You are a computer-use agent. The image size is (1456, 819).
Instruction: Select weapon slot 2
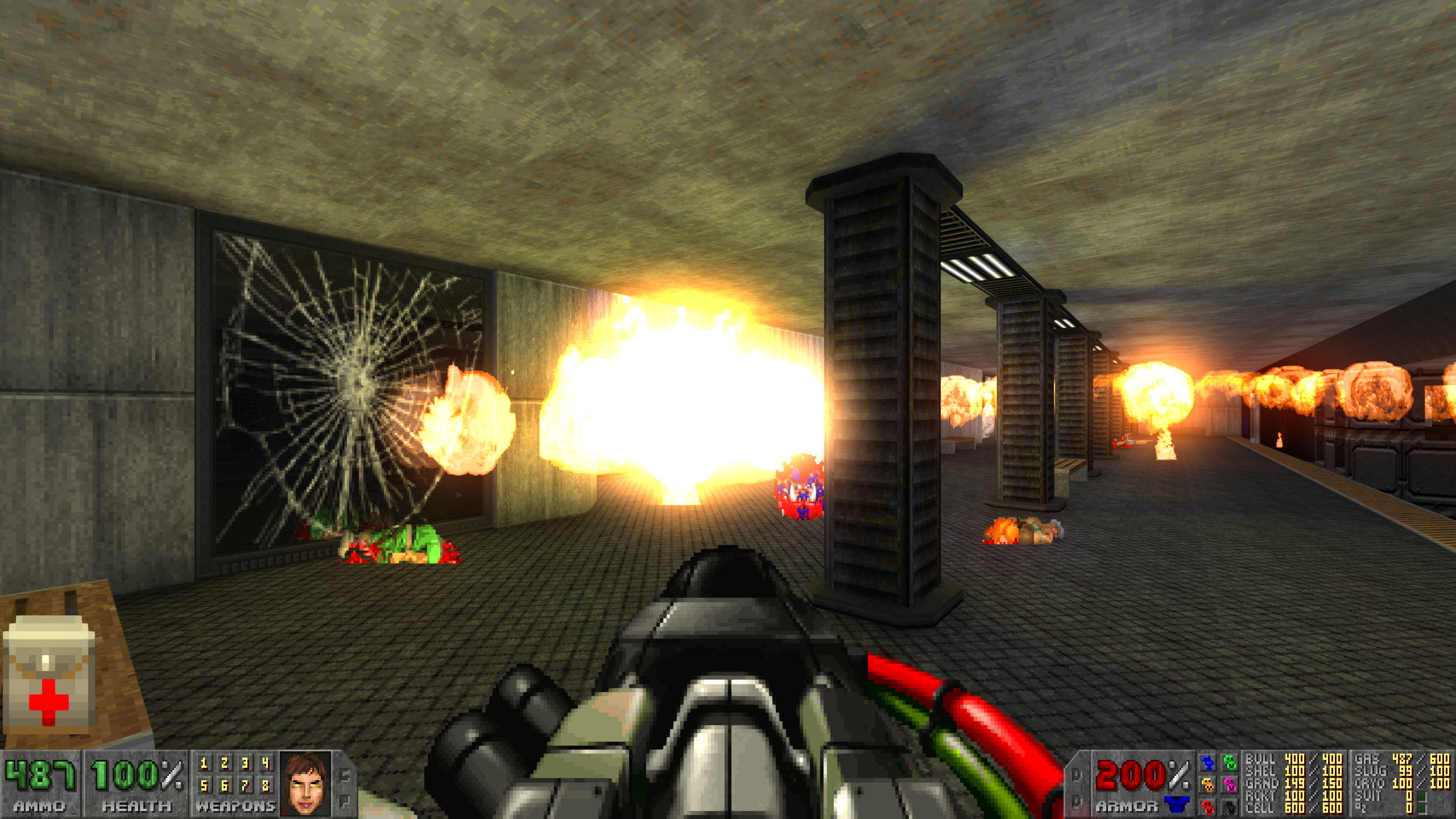(224, 763)
